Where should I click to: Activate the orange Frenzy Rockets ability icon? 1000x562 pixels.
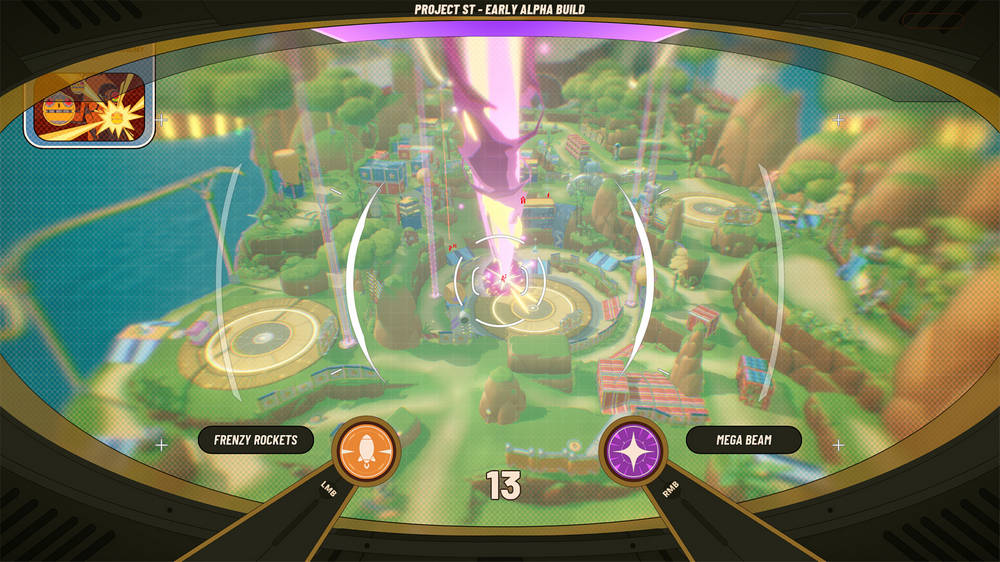tap(365, 451)
